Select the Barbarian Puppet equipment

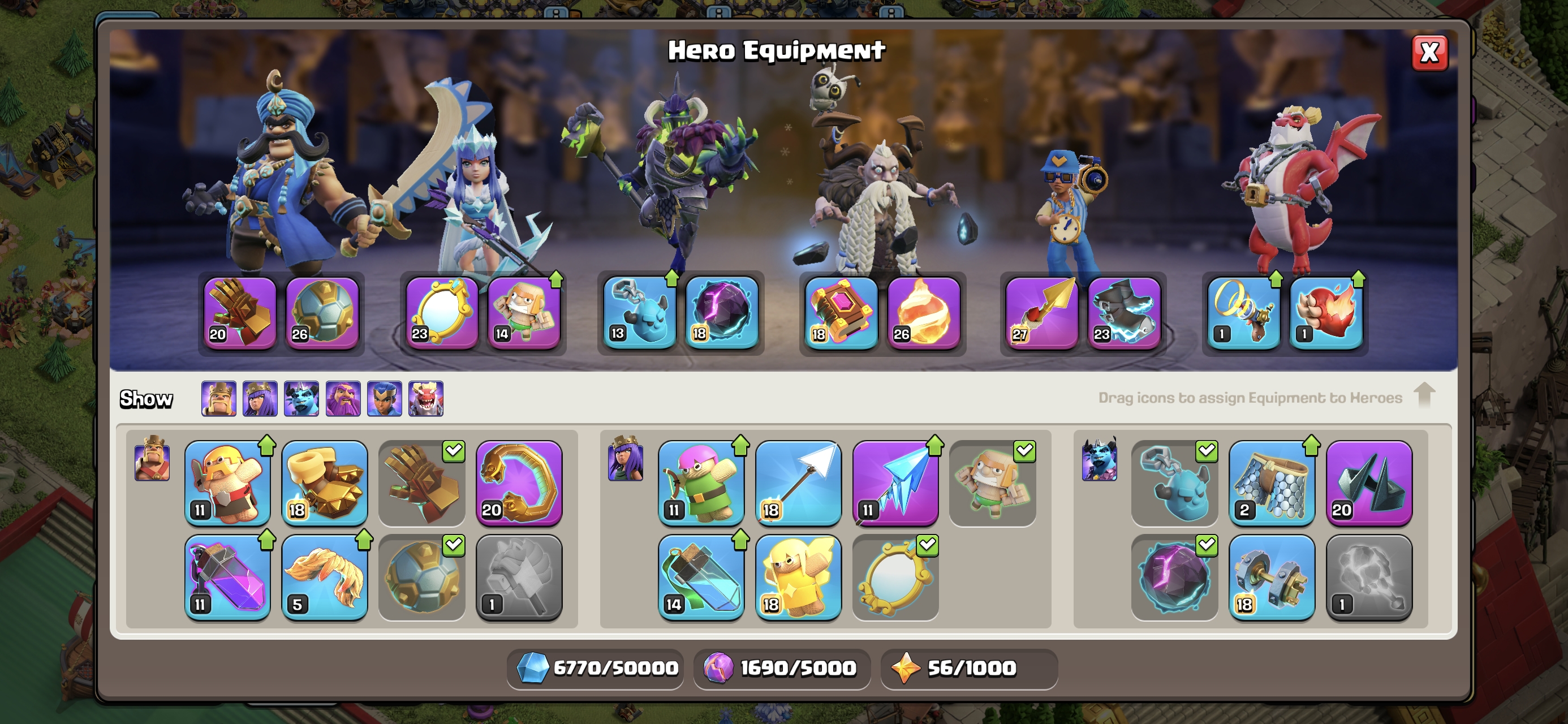click(x=227, y=483)
